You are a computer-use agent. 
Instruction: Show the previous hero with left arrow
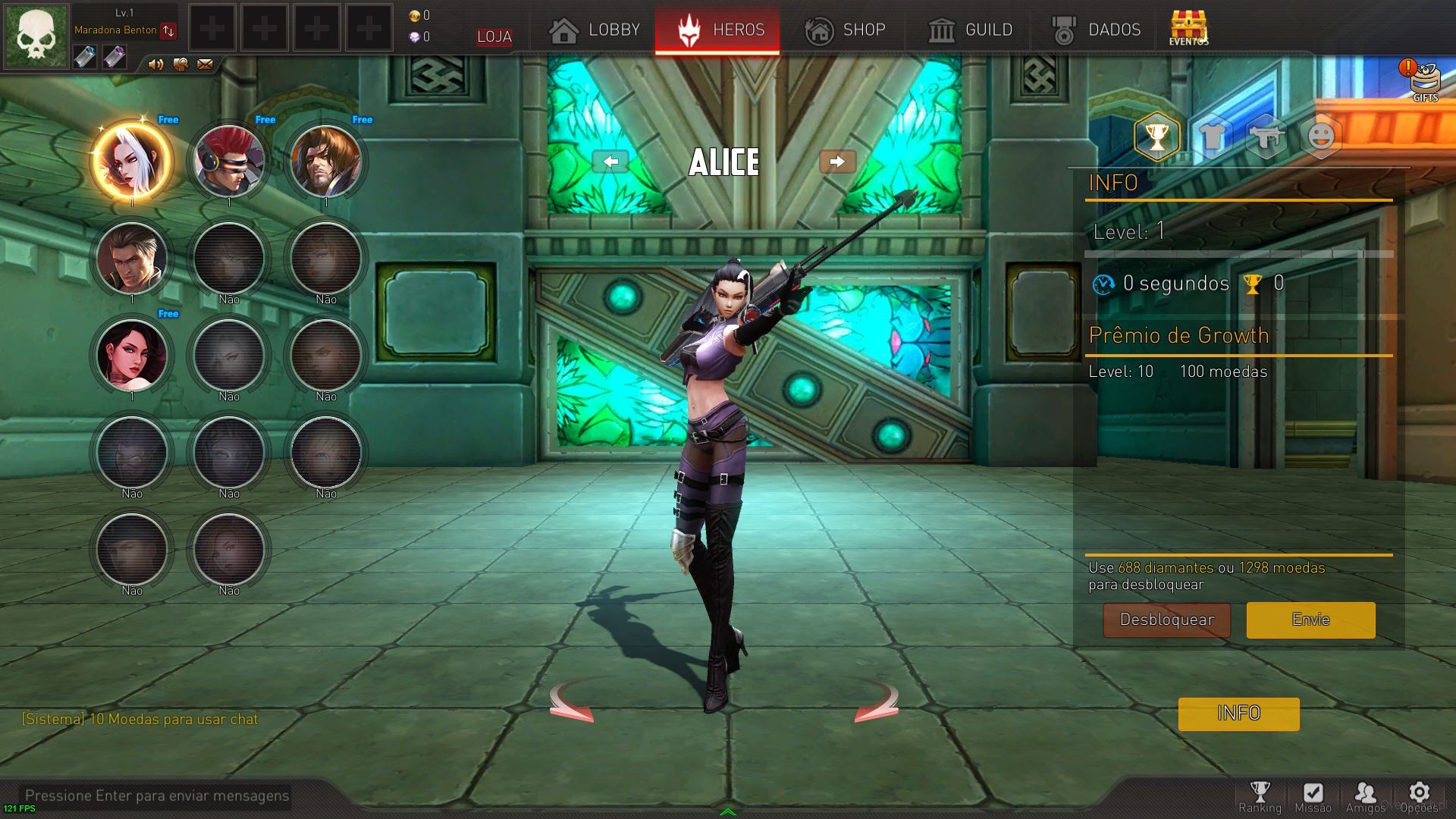click(610, 162)
